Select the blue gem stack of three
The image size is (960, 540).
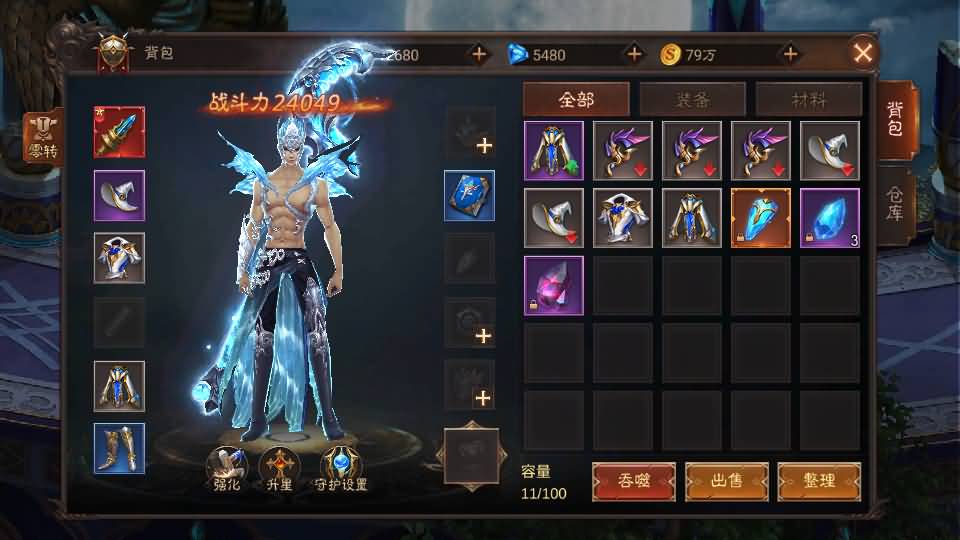[830, 217]
